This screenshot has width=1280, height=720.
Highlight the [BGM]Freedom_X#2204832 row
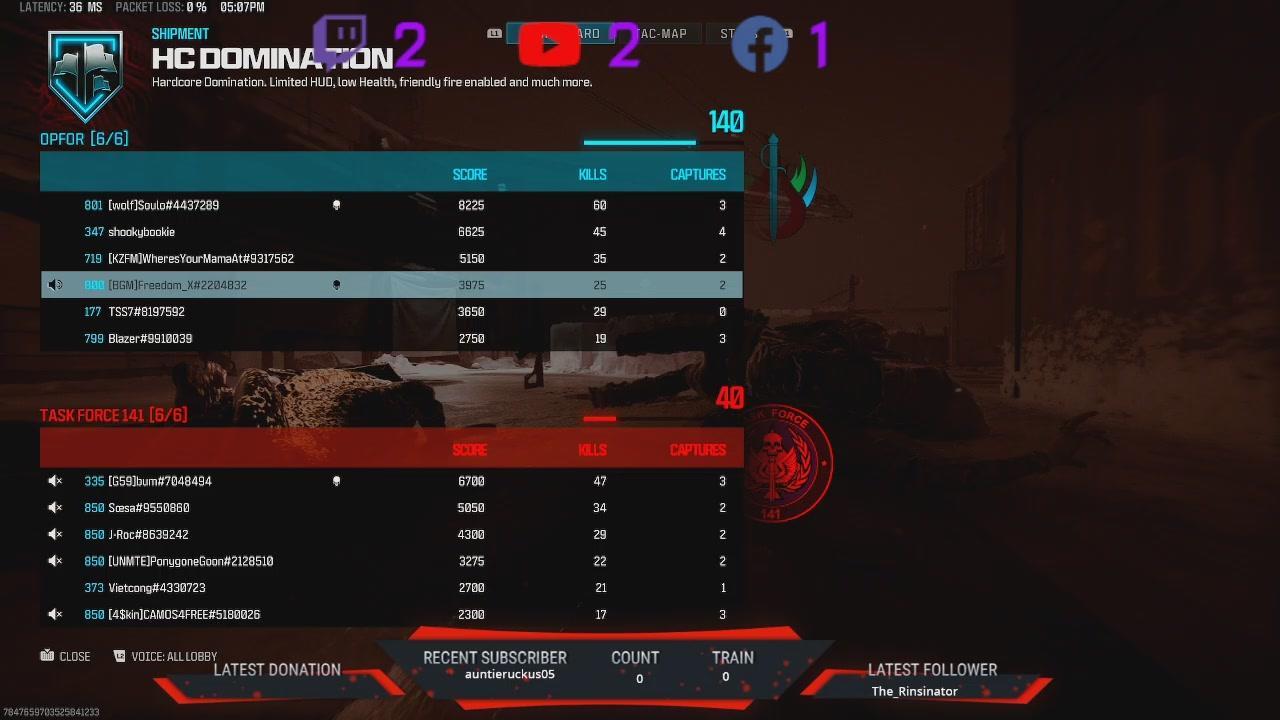click(x=390, y=285)
